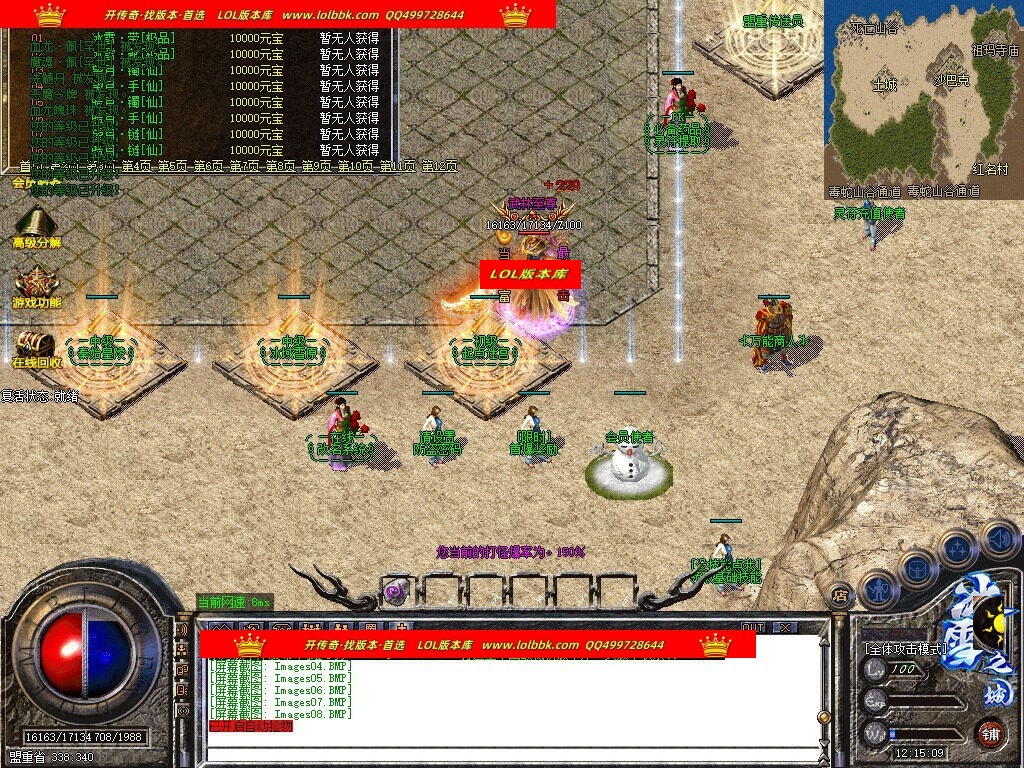Select the purple item in quick-slot belt
Screen dimensions: 1024x768
(395, 590)
